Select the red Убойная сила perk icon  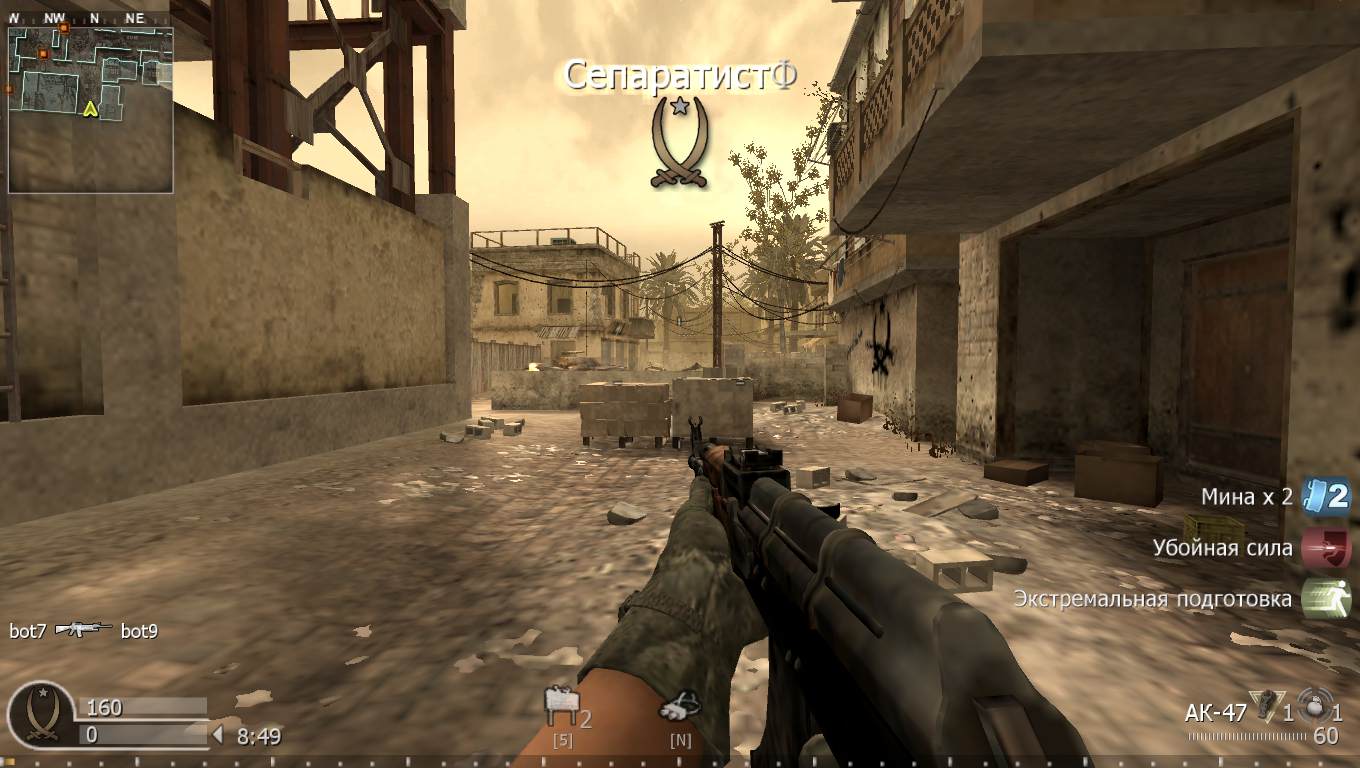pos(1328,547)
